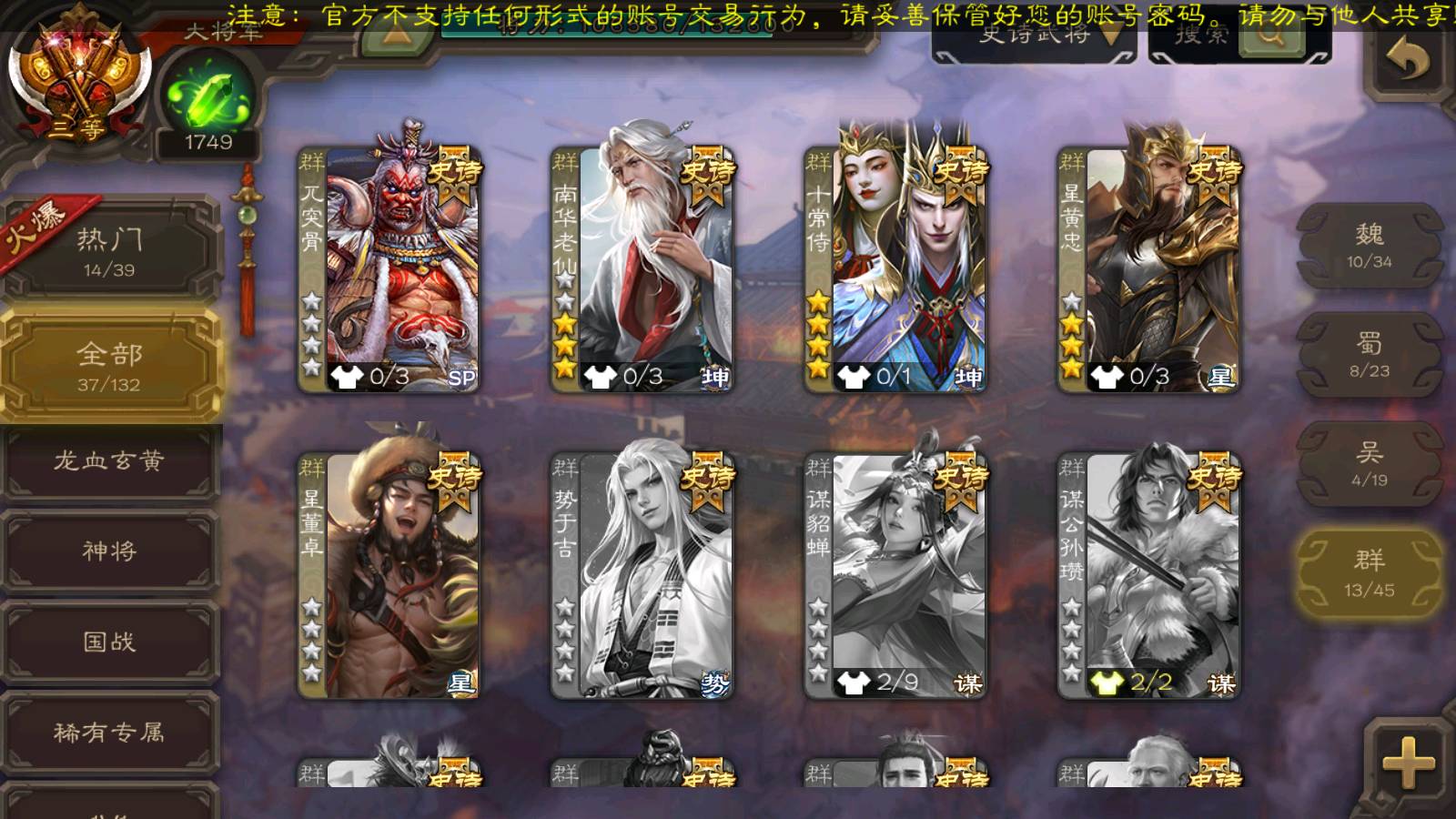
Task: Select the 国战 category tab
Action: click(109, 642)
